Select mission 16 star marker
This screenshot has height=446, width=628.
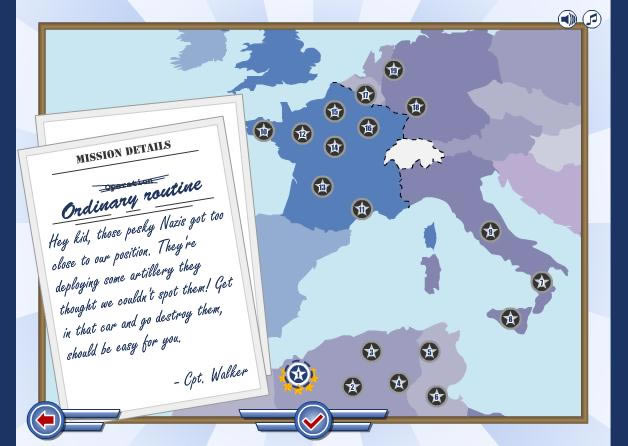pyautogui.click(x=368, y=128)
